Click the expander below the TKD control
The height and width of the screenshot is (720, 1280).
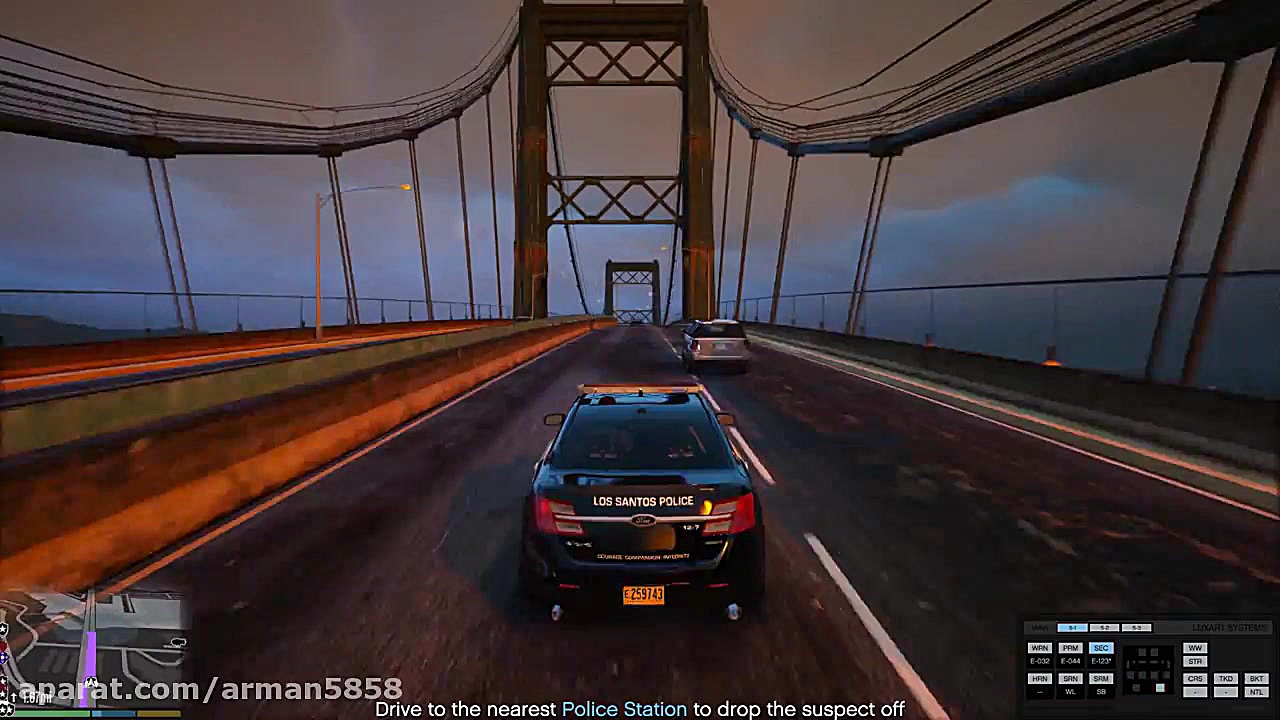(1226, 692)
